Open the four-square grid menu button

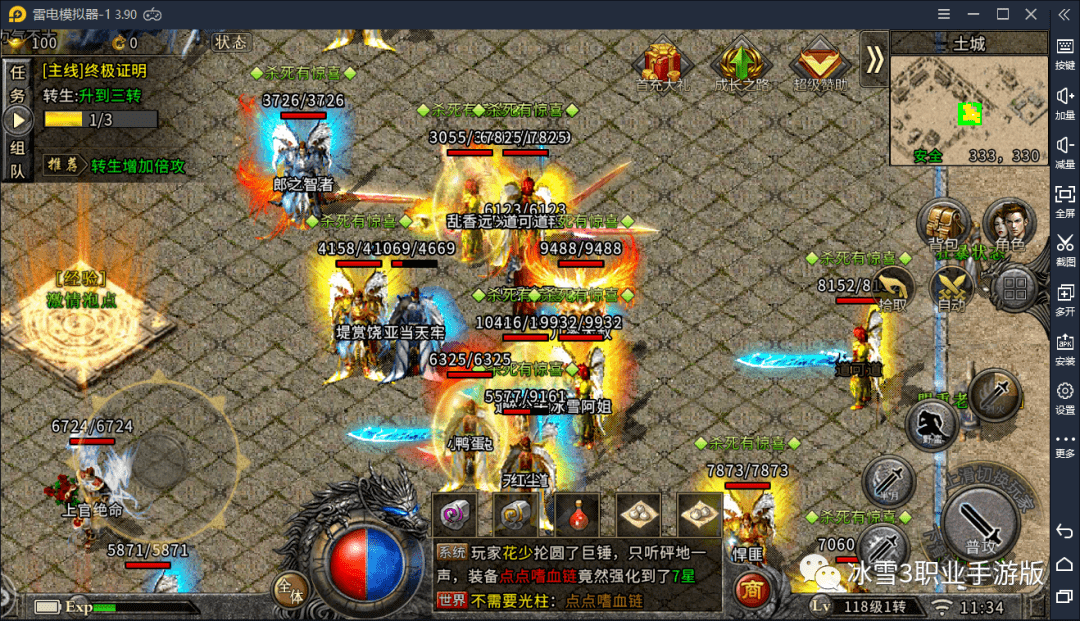click(1016, 291)
